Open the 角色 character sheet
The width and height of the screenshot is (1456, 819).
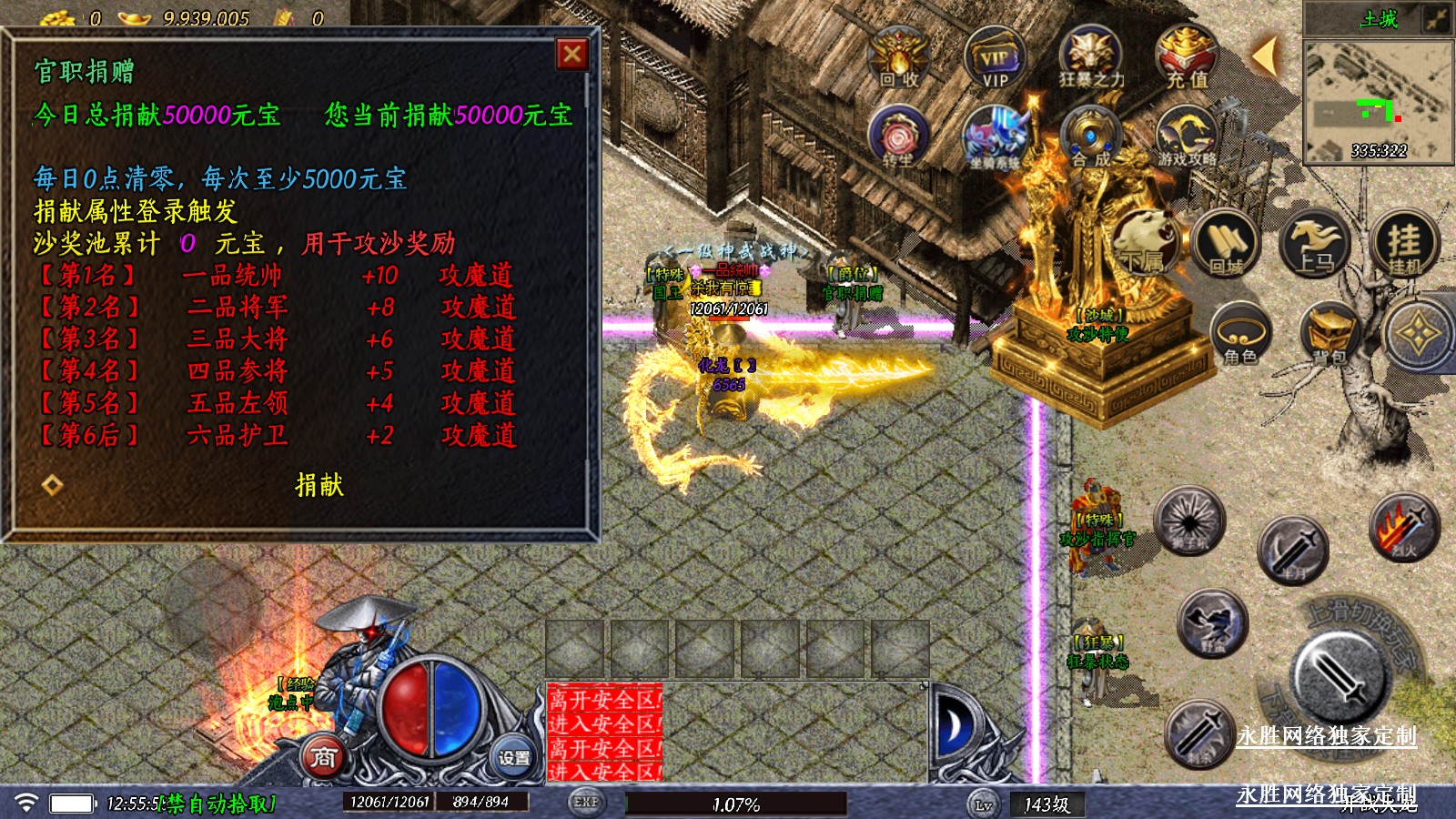click(x=1240, y=334)
